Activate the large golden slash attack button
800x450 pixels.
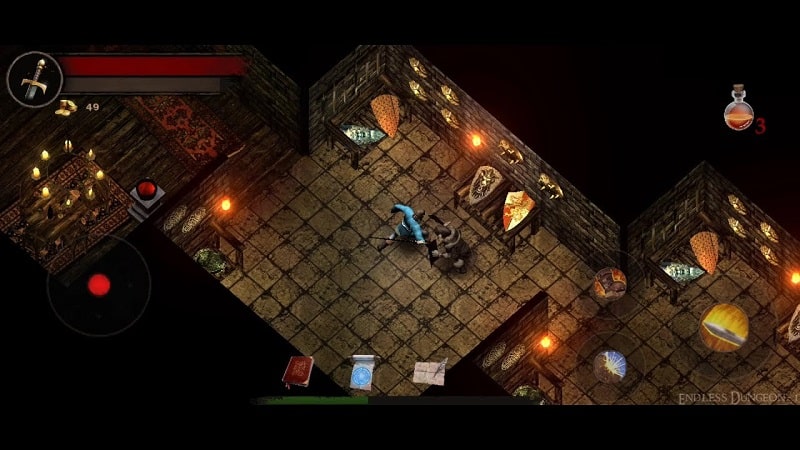pos(724,327)
